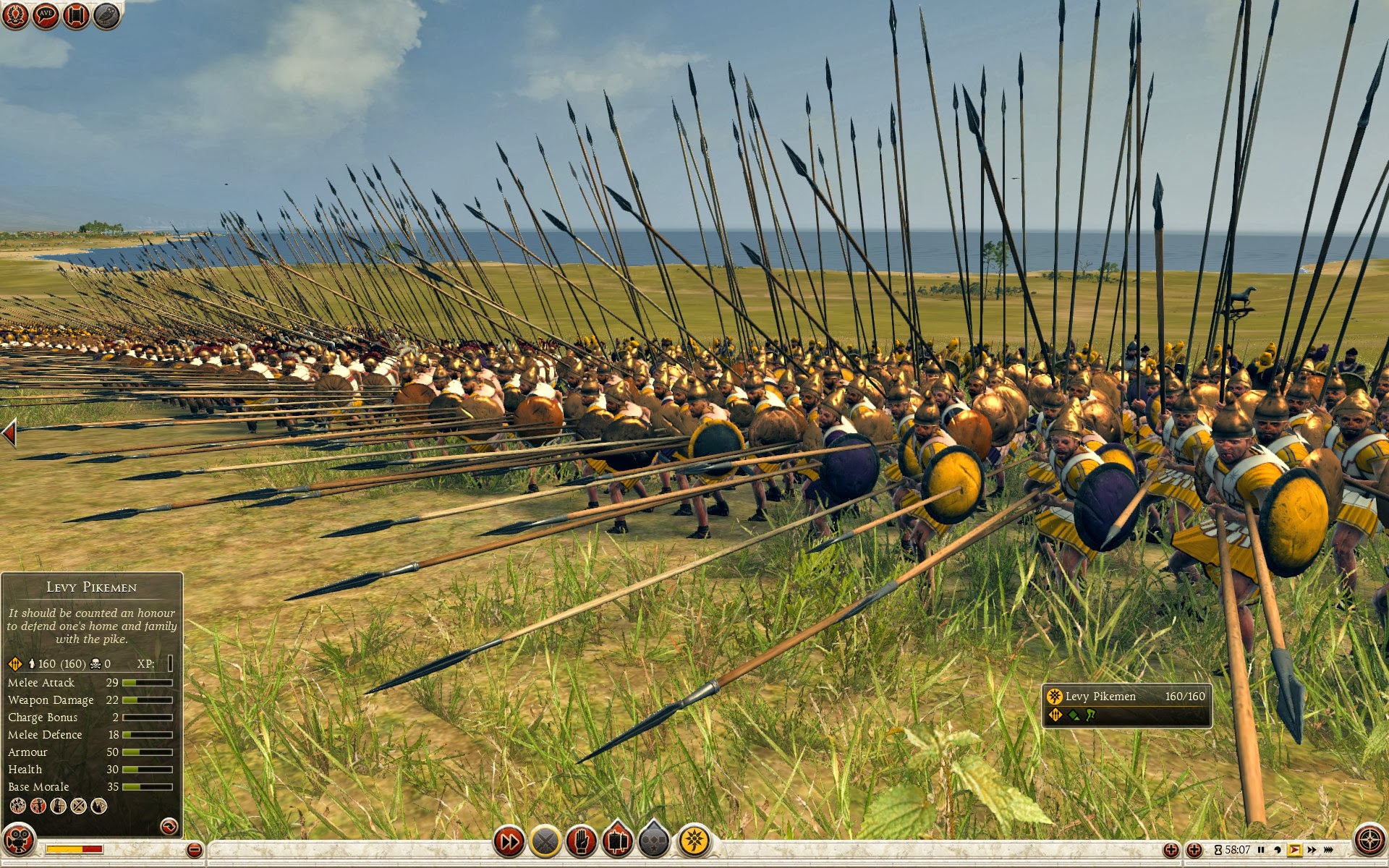Activate the yellow pike phalanx ability
Screen dimensions: 1389x868
coord(694,841)
